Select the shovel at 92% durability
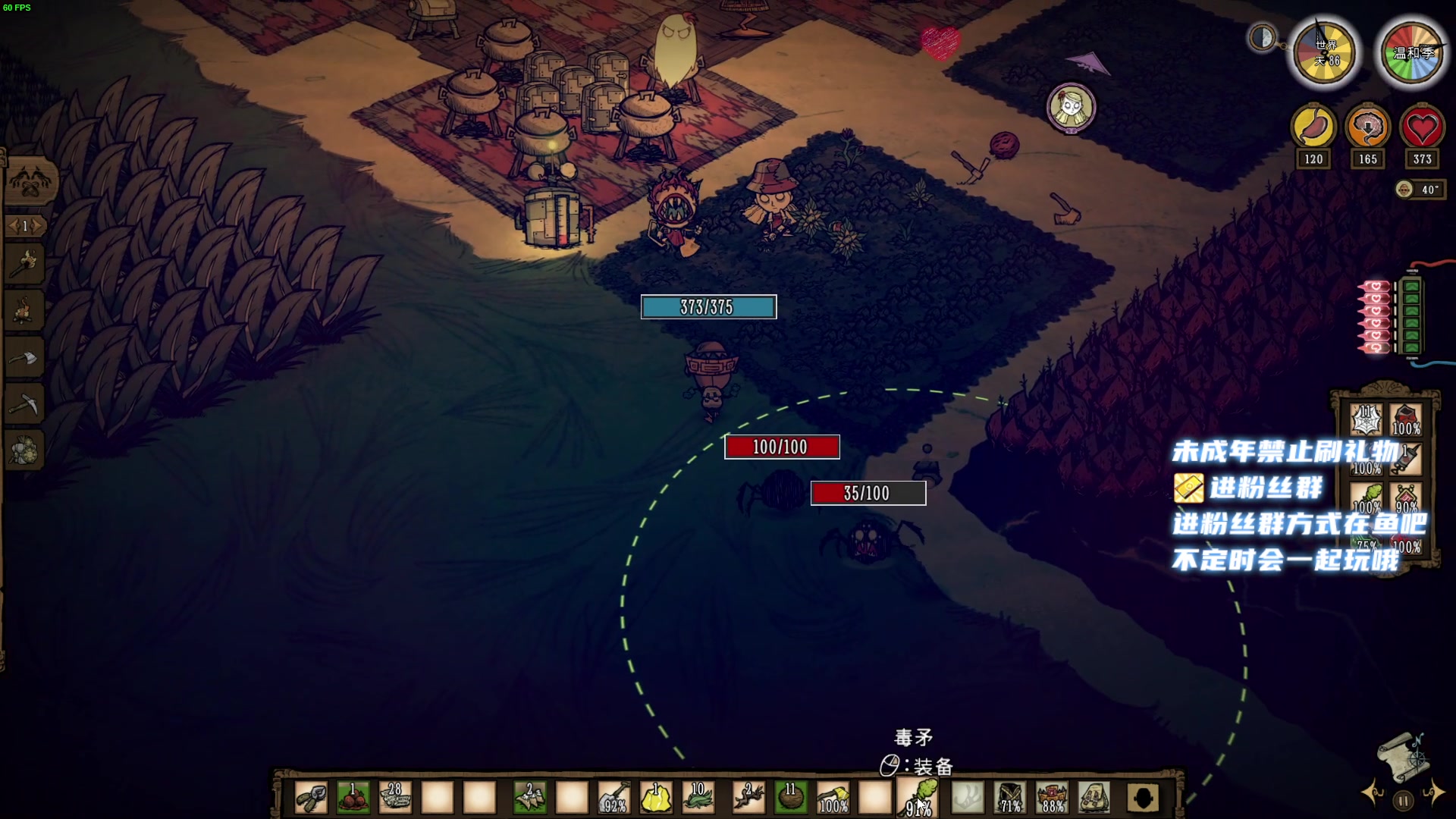This screenshot has width=1456, height=819. click(x=613, y=798)
